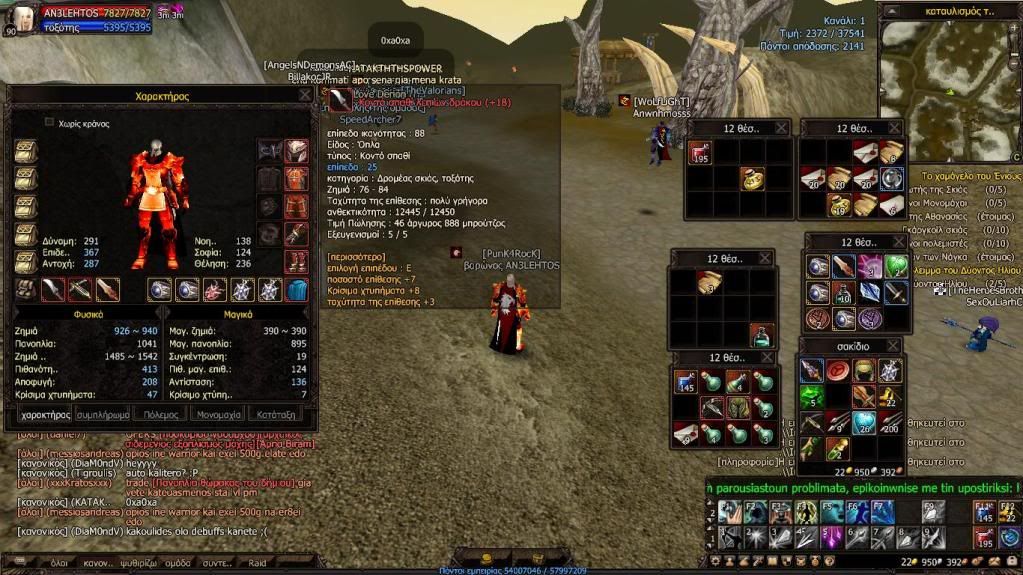The image size is (1023, 575).
Task: Select the red potion stack of 195
Action: coord(699,153)
